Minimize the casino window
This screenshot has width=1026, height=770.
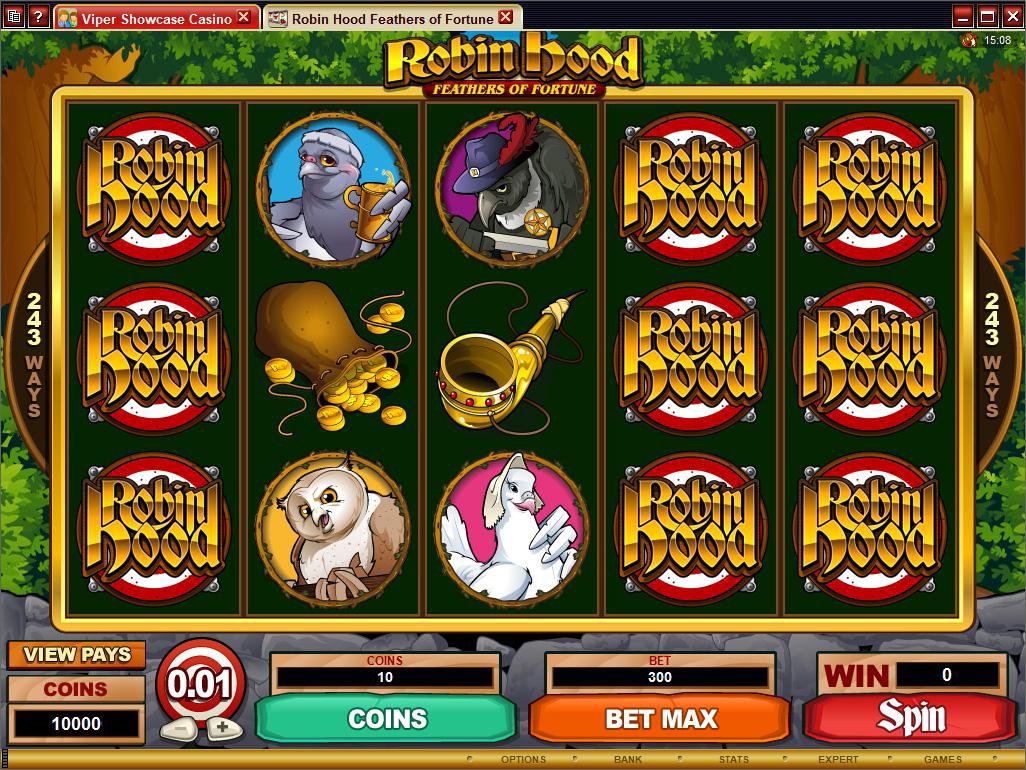(x=963, y=16)
